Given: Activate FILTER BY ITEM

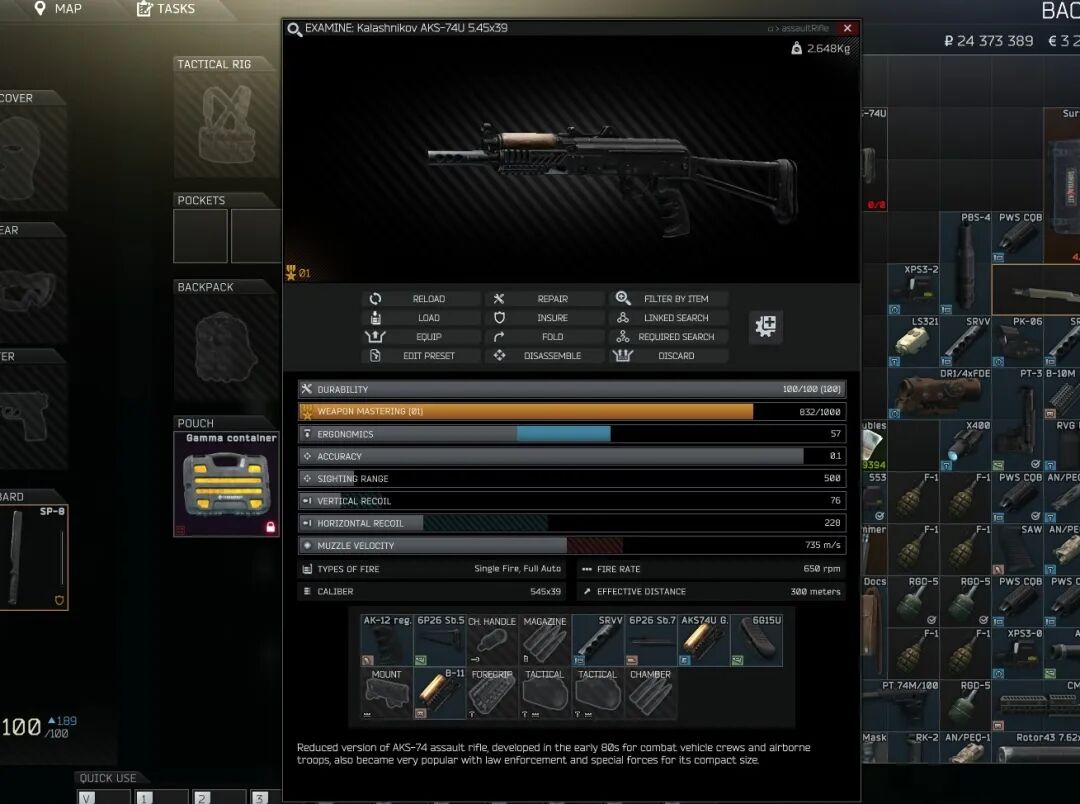Looking at the screenshot, I should click(668, 299).
